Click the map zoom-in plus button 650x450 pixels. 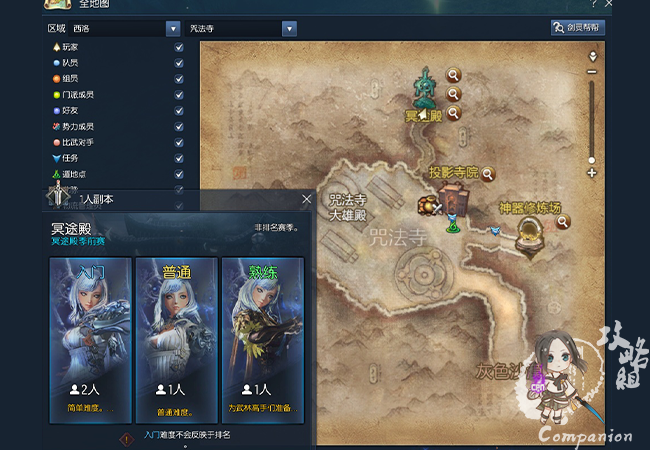tap(592, 173)
